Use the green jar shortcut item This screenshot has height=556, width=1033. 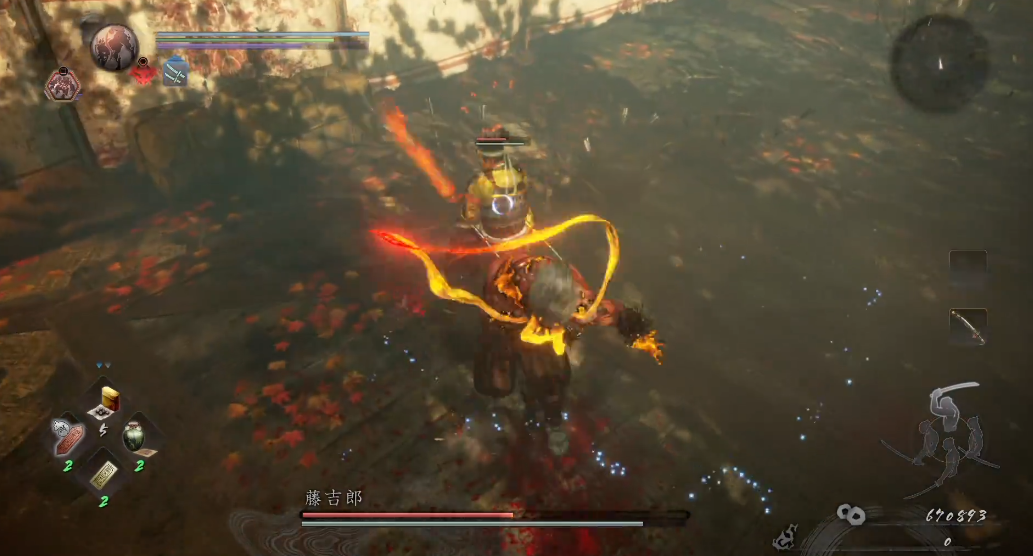(137, 436)
